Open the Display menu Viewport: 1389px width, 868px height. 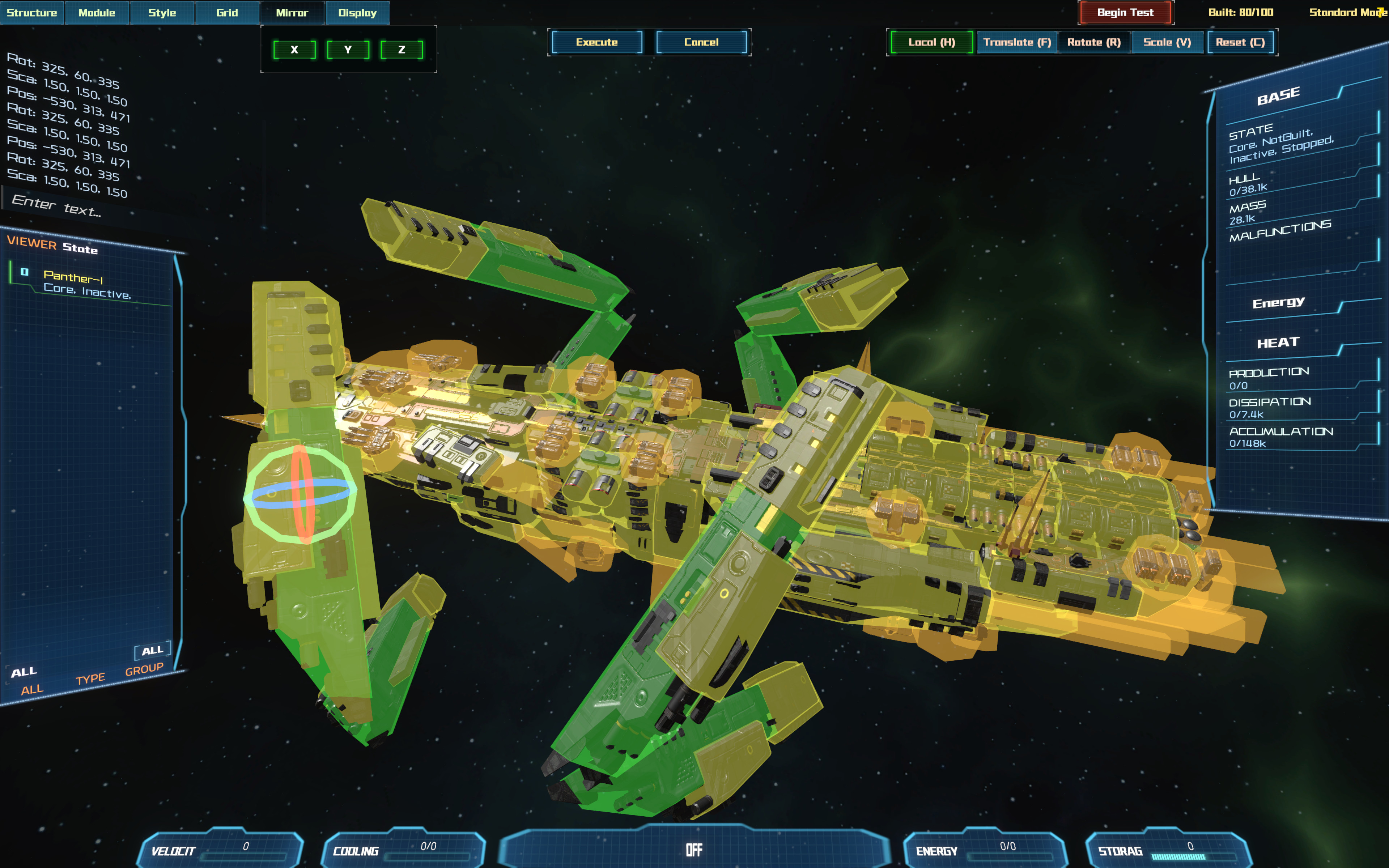click(x=357, y=13)
